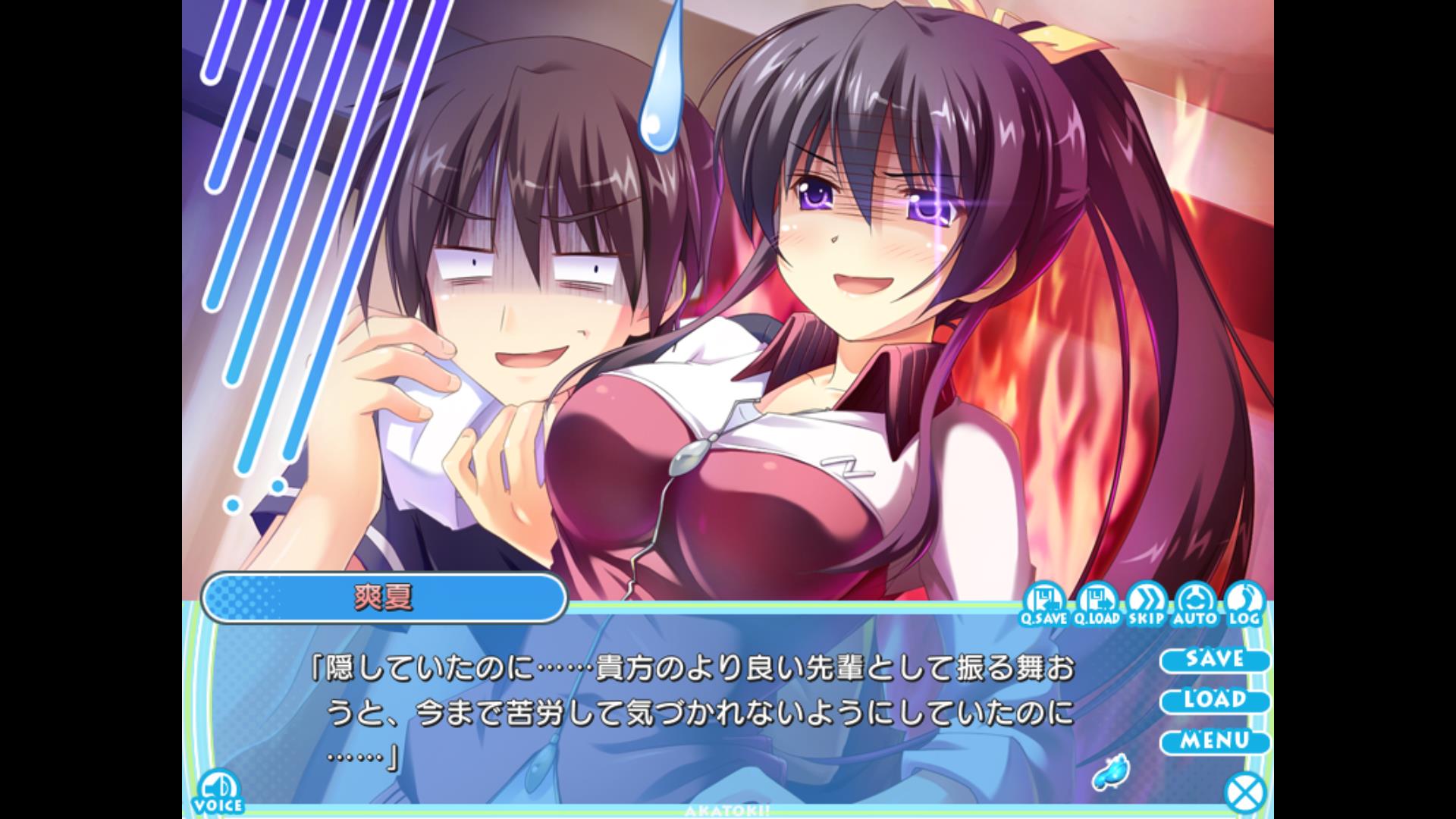Replay the line with the VOICE button

coord(218,792)
